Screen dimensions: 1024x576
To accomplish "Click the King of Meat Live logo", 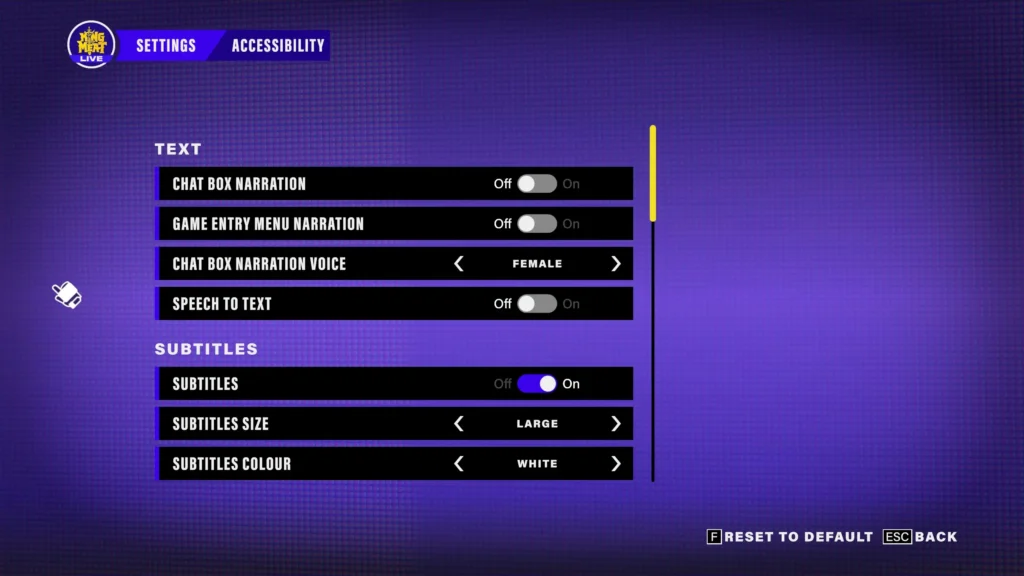I will pyautogui.click(x=91, y=45).
